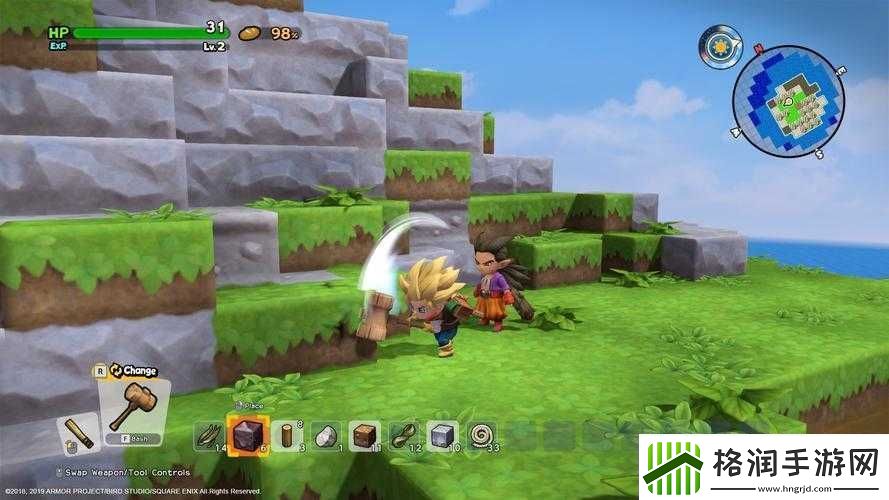Image resolution: width=889 pixels, height=500 pixels.
Task: Choose the white stone chunk slot
Action: pos(326,434)
